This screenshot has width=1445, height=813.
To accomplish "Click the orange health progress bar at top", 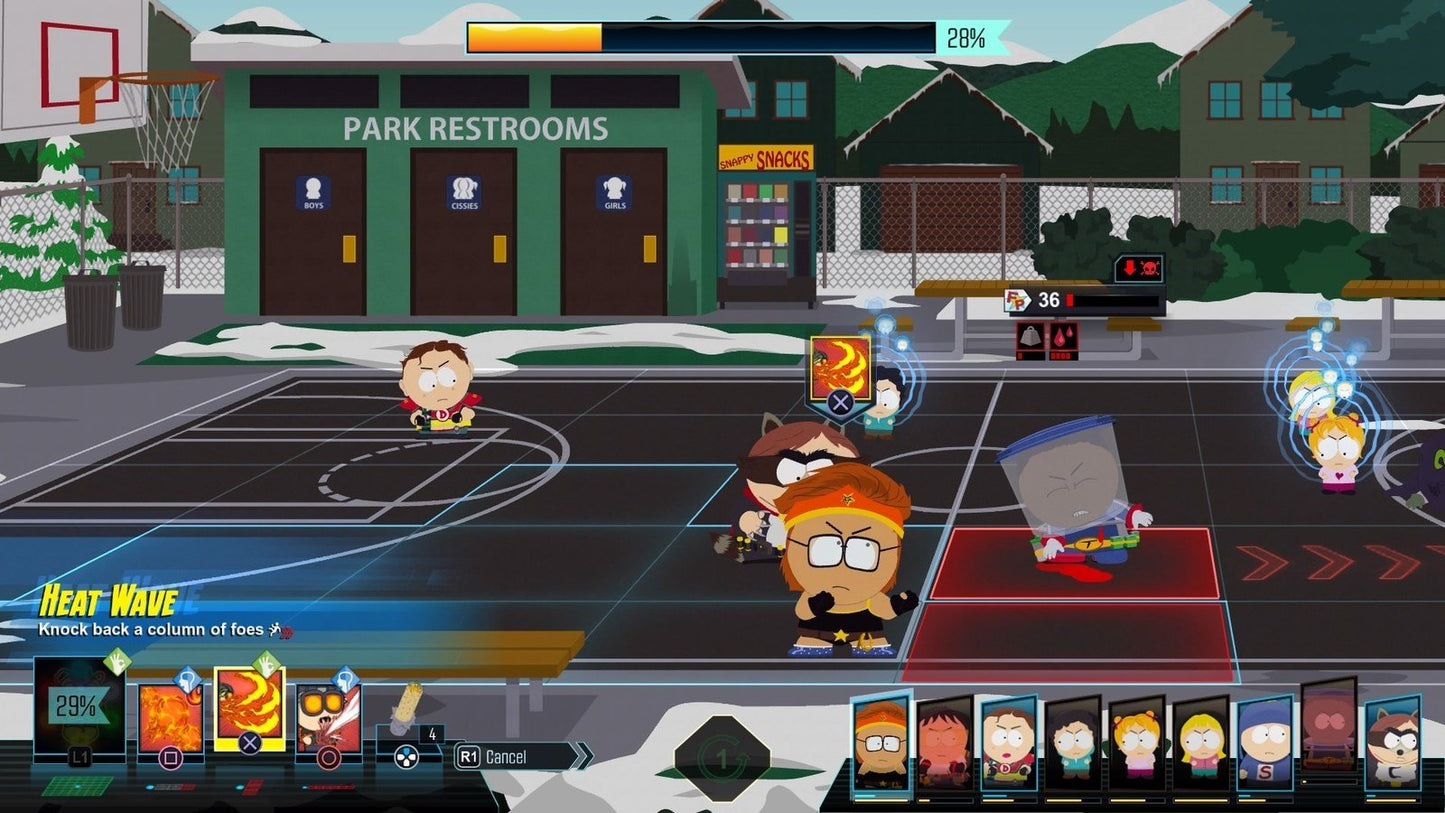I will (535, 34).
